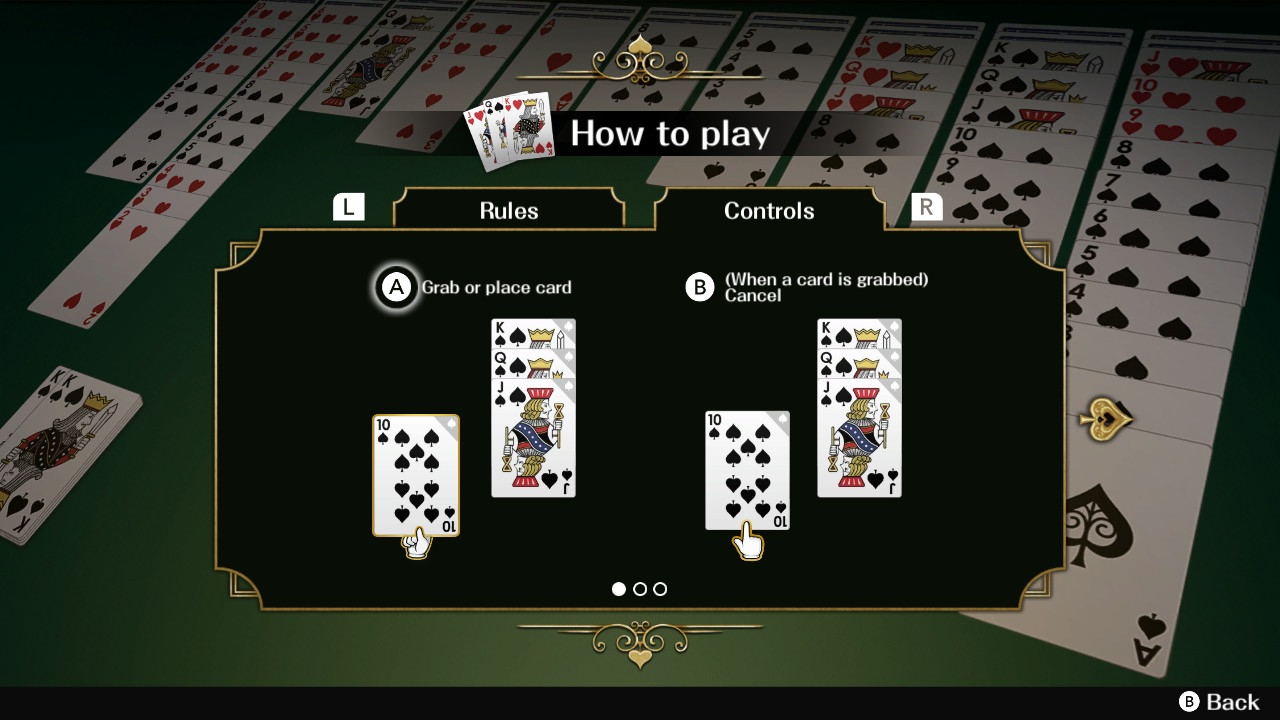Select the first page indicator dot
The image size is (1280, 720).
point(620,589)
